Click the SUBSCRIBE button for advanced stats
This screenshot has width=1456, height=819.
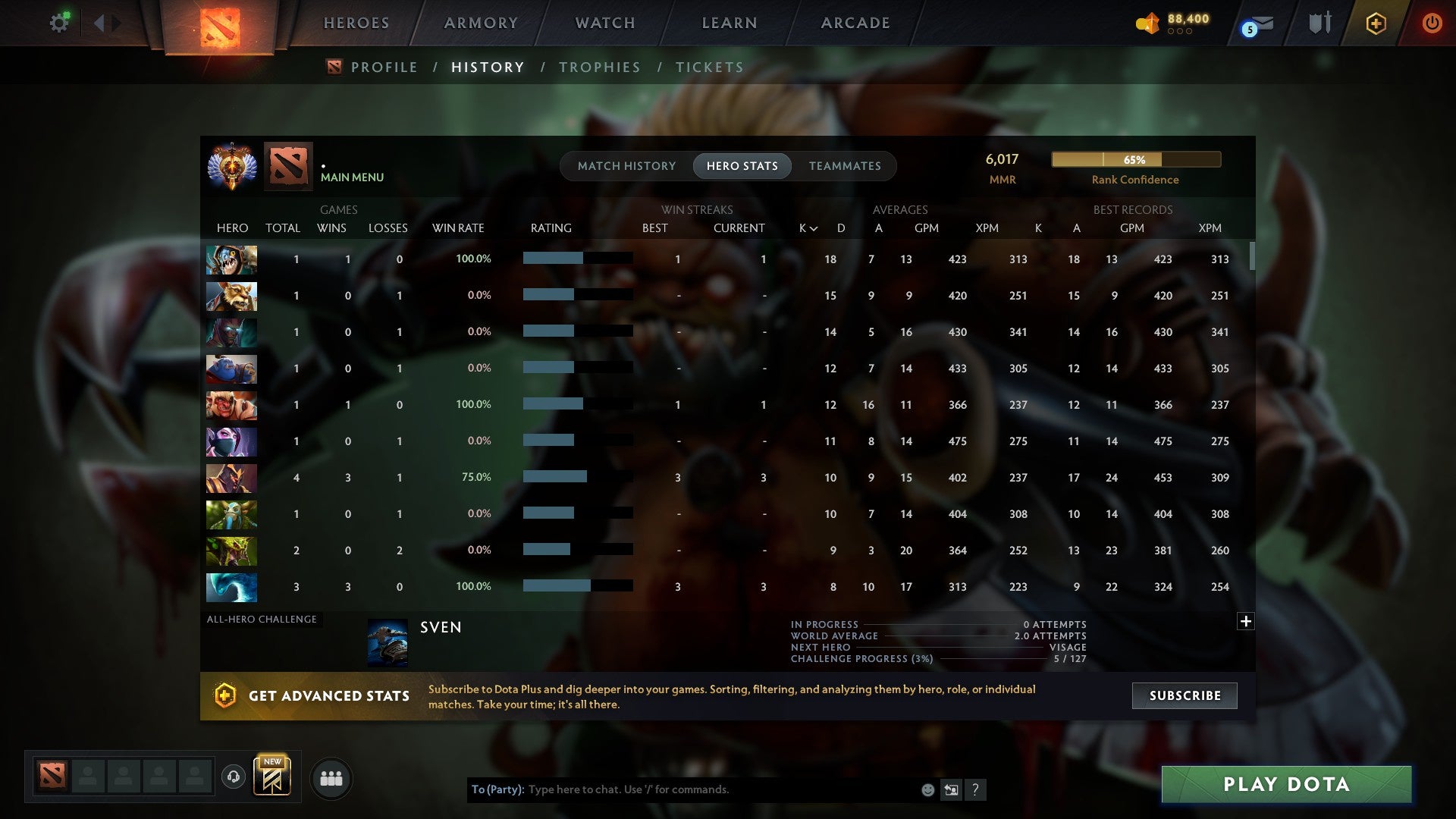[x=1184, y=695]
